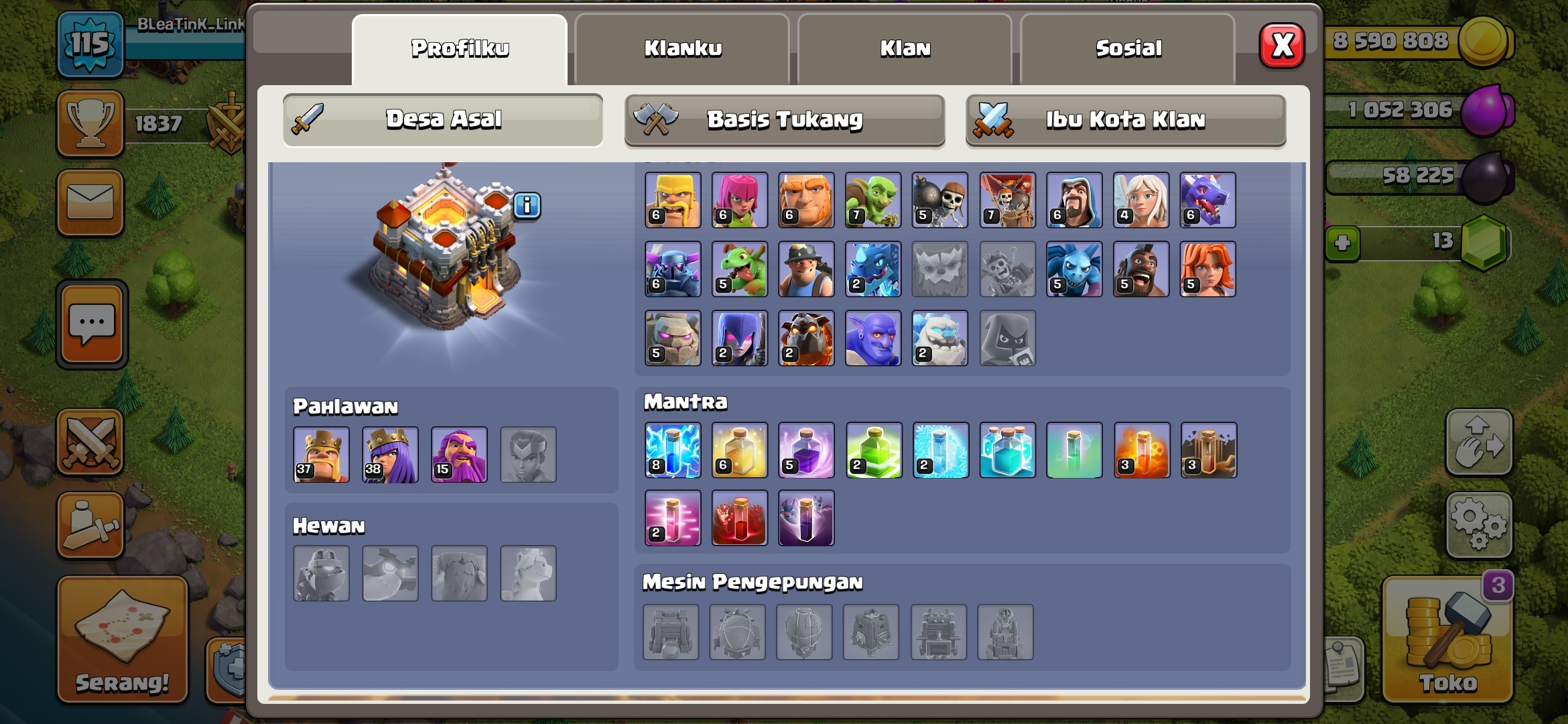The image size is (1568, 724).
Task: Select the Desa Asal view
Action: (x=443, y=119)
